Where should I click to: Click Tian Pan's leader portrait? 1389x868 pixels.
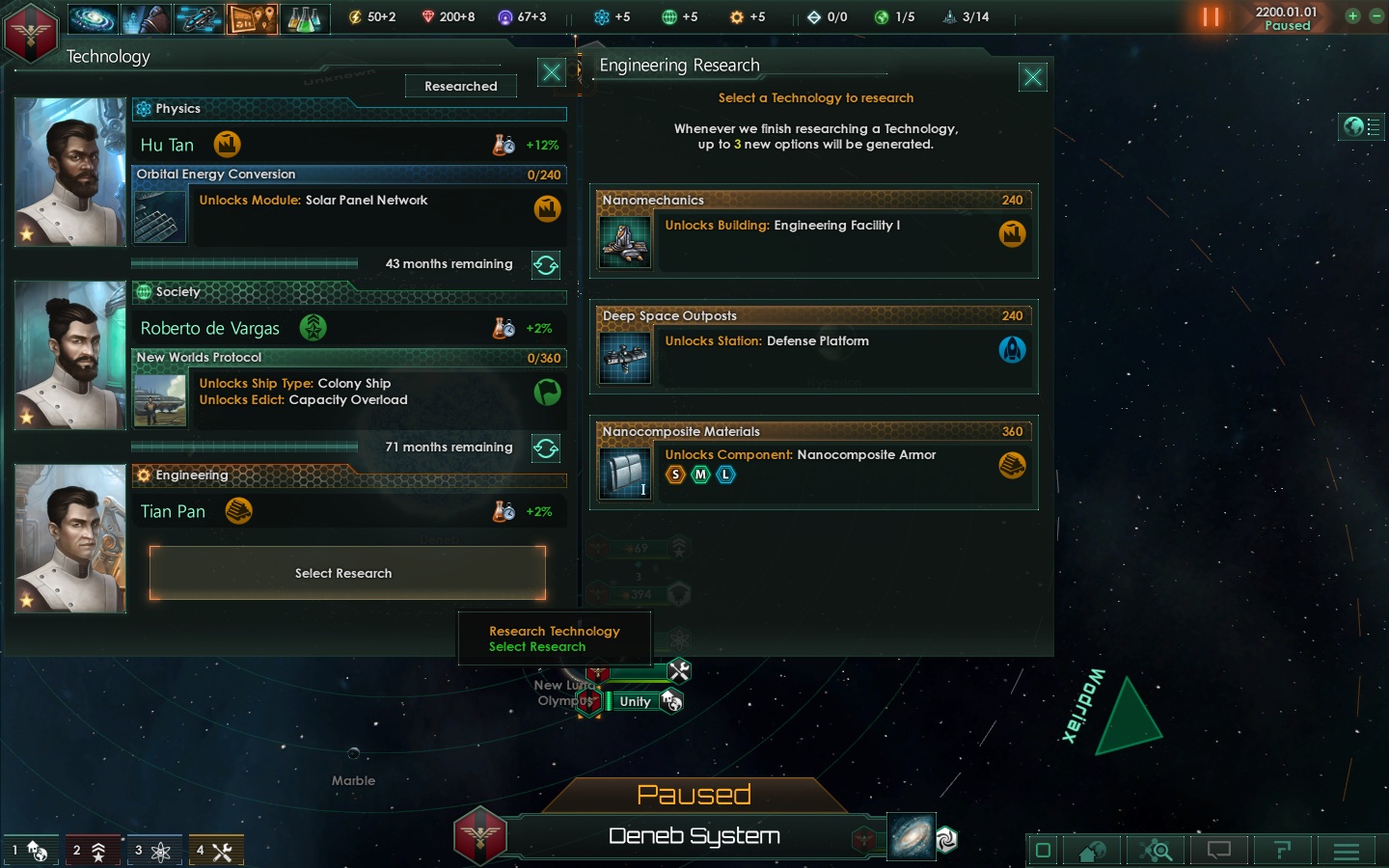pos(70,538)
